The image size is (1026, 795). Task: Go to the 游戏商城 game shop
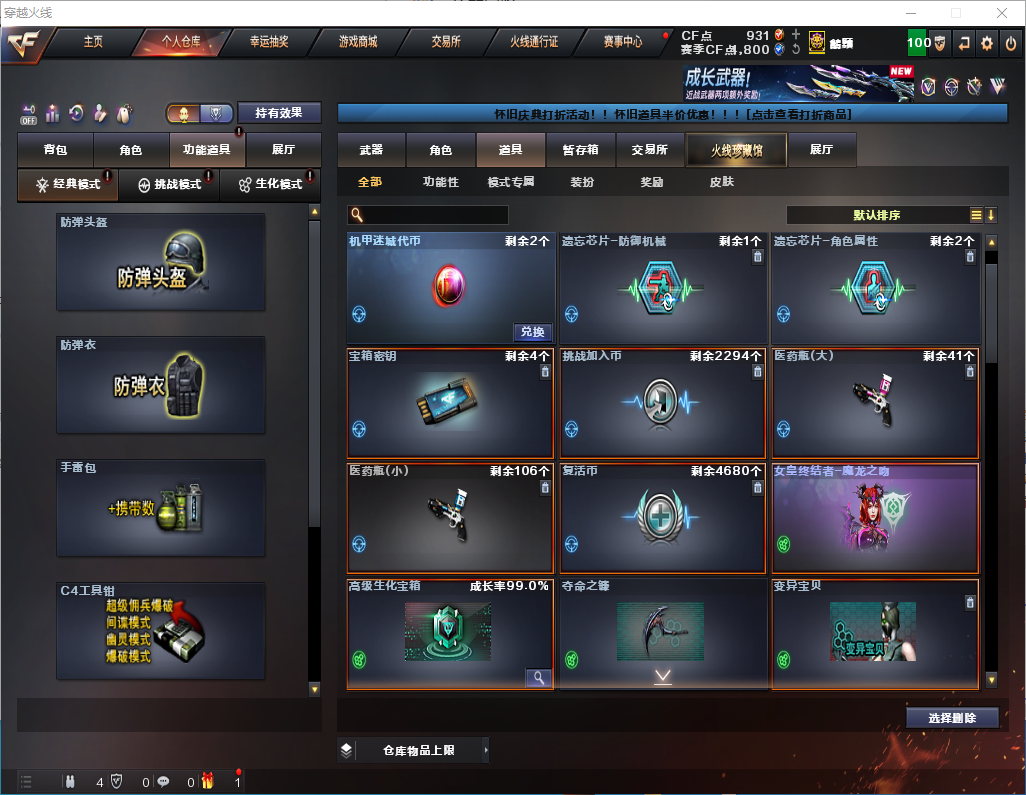[x=358, y=42]
